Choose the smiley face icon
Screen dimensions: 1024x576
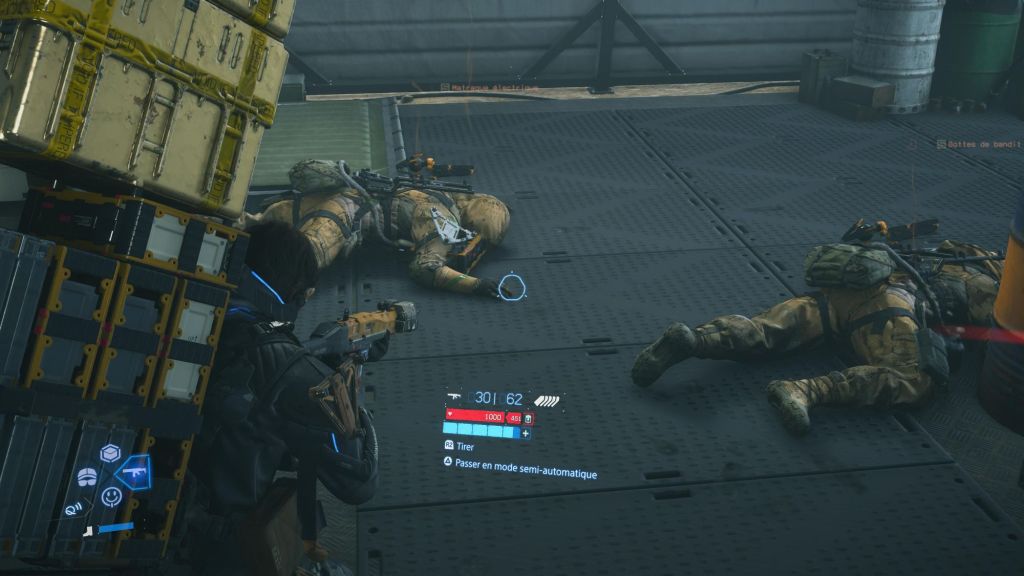(x=112, y=495)
